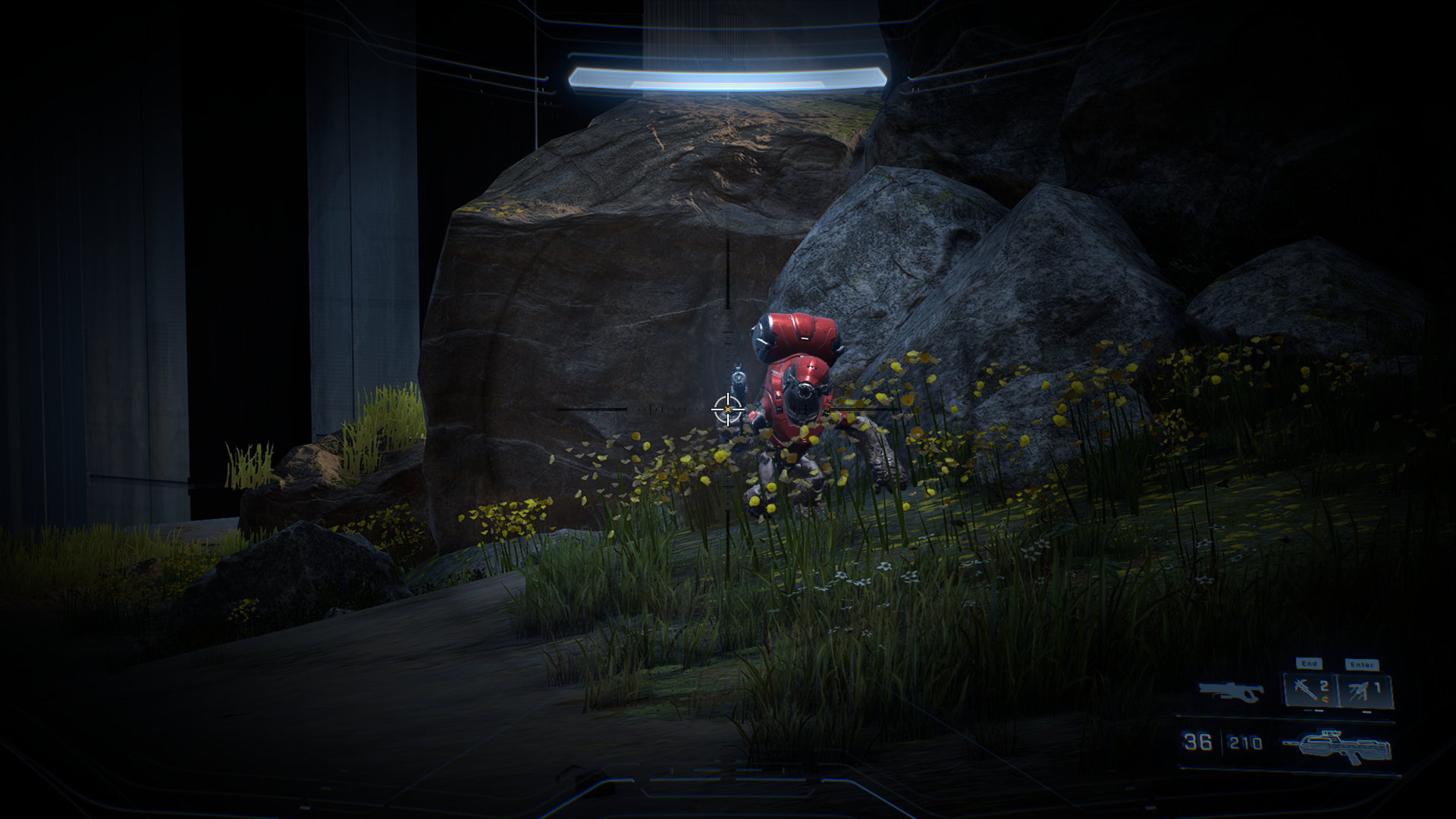Viewport: 1456px width, 819px height.
Task: Switch to the secondary weapon silhouette icon
Action: click(1231, 691)
